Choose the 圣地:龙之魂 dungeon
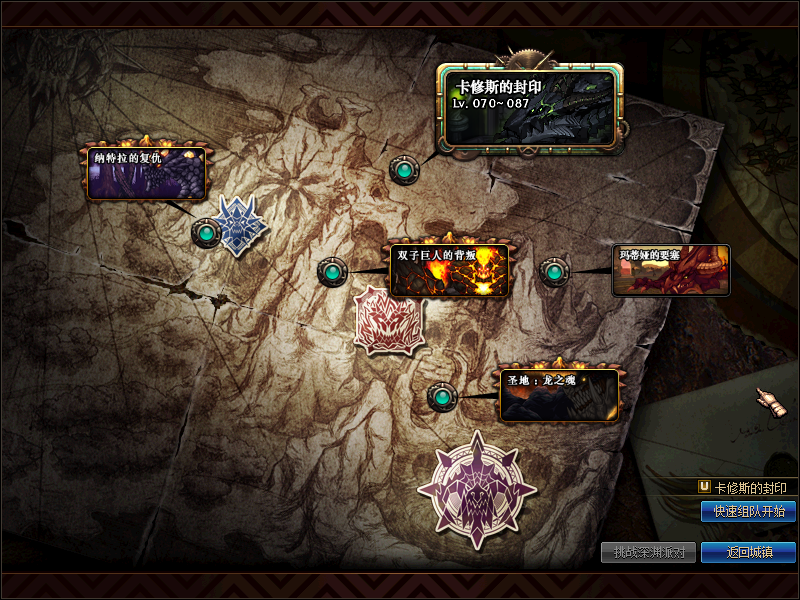800x600 pixels. tap(558, 395)
